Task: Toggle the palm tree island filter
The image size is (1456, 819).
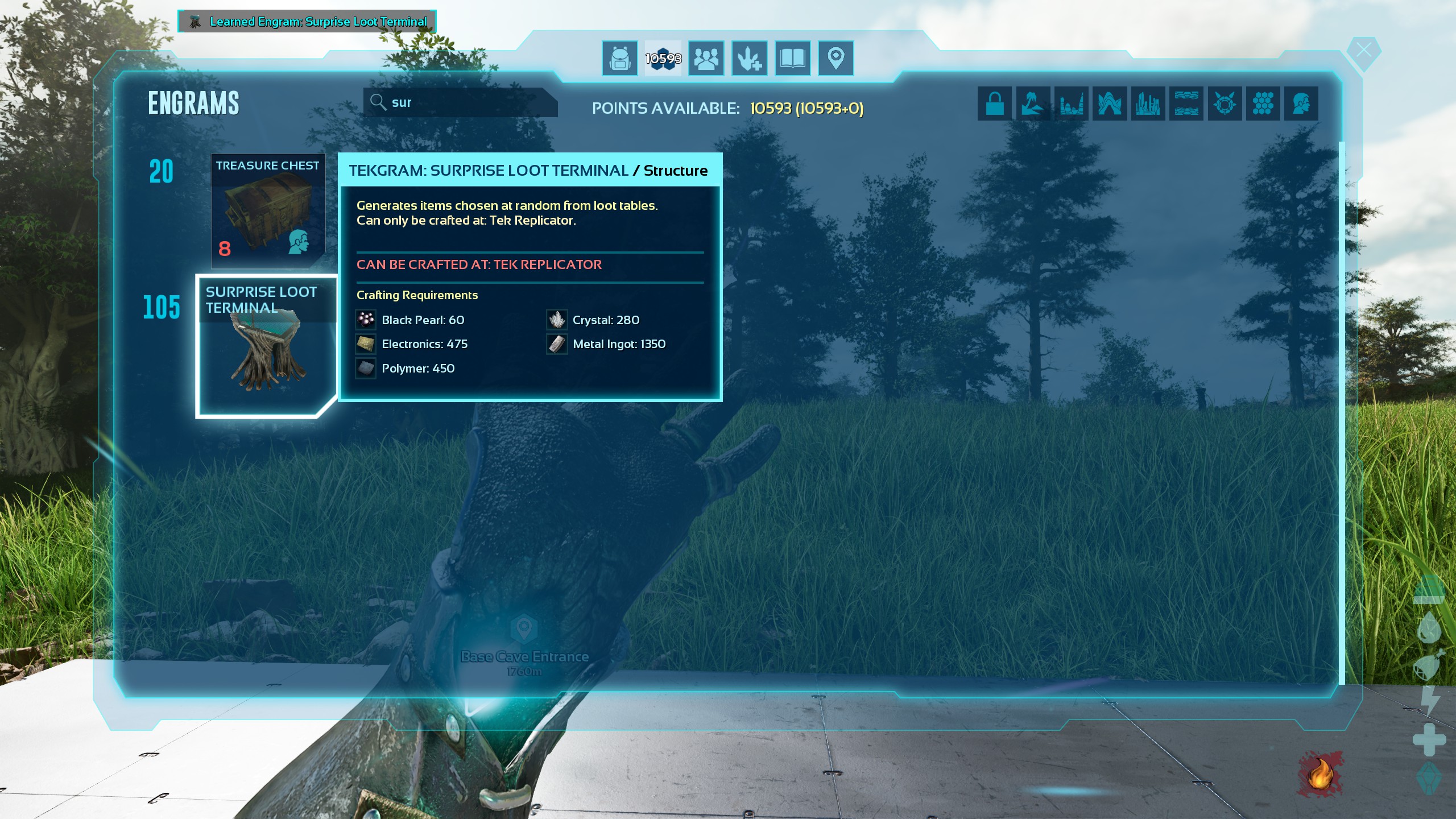Action: pos(1033,104)
